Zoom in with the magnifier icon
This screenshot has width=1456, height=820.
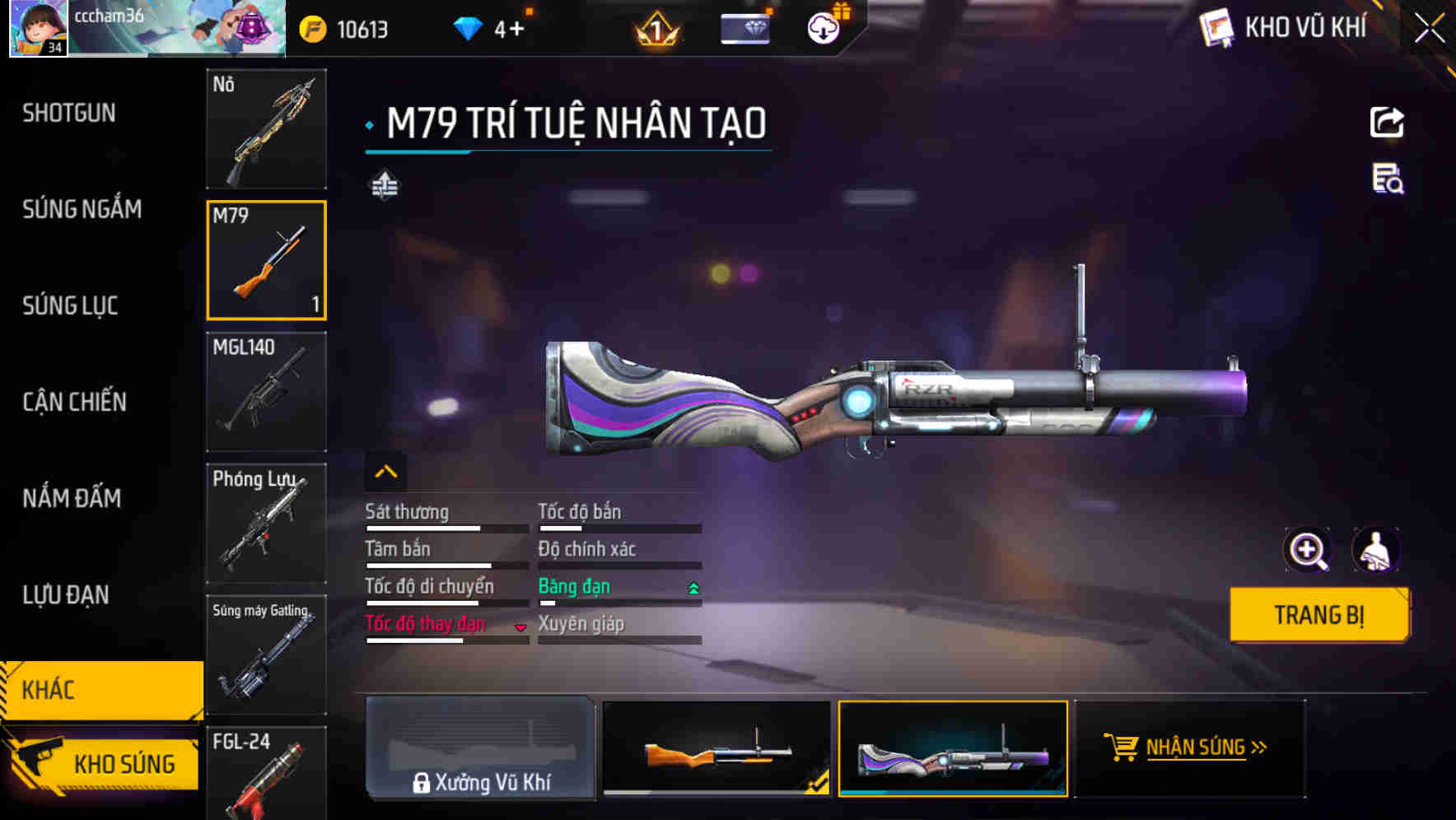1307,550
